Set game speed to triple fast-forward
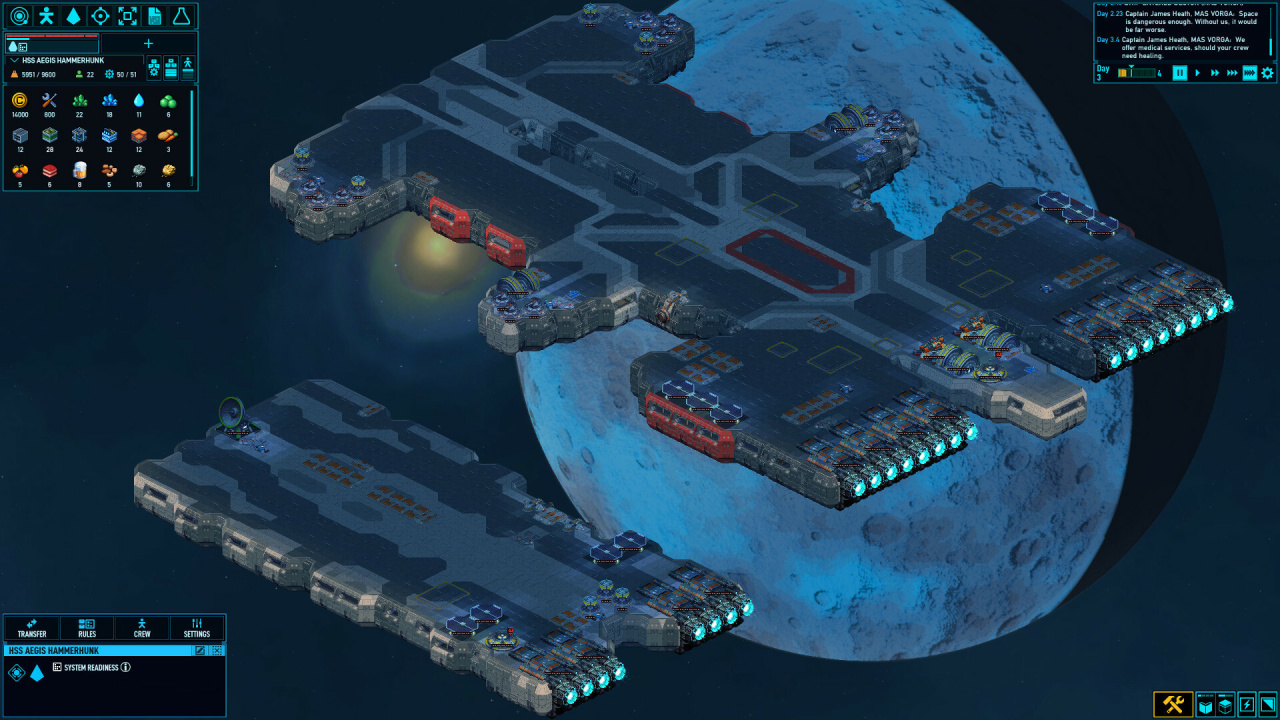1280x720 pixels. (x=1232, y=73)
